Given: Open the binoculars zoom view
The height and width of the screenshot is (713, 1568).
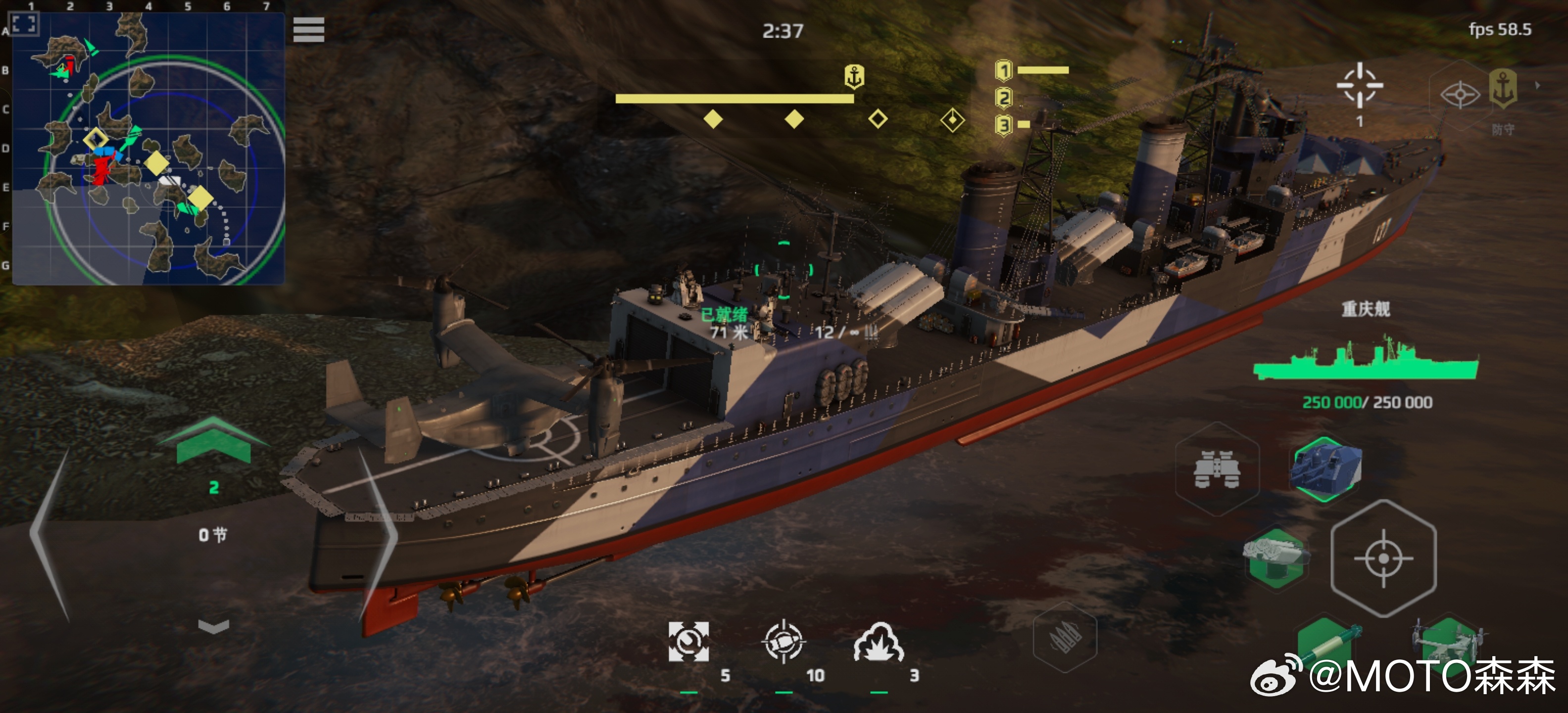Looking at the screenshot, I should coord(1216,469).
